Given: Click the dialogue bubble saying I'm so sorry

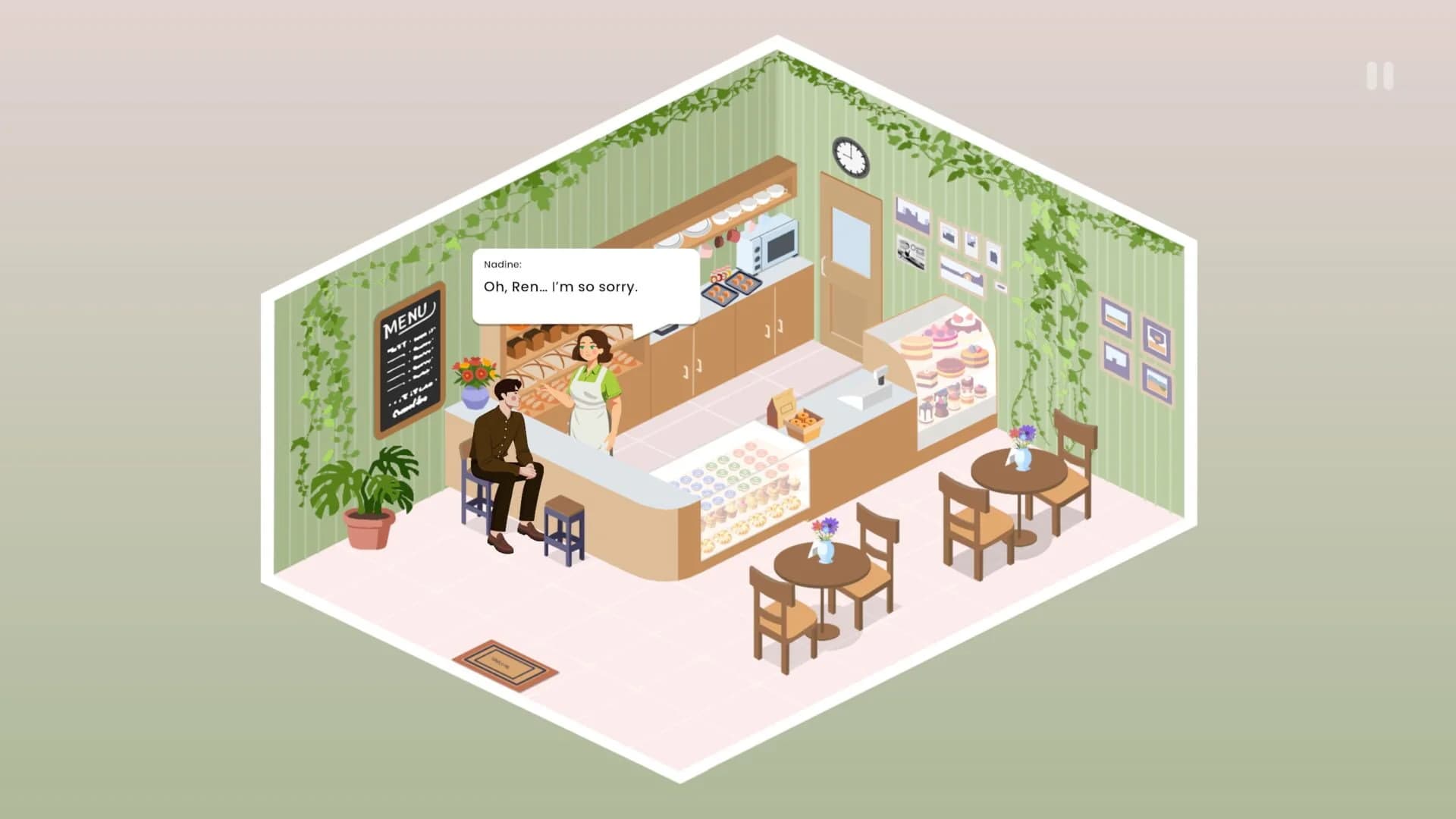Looking at the screenshot, I should [x=585, y=287].
